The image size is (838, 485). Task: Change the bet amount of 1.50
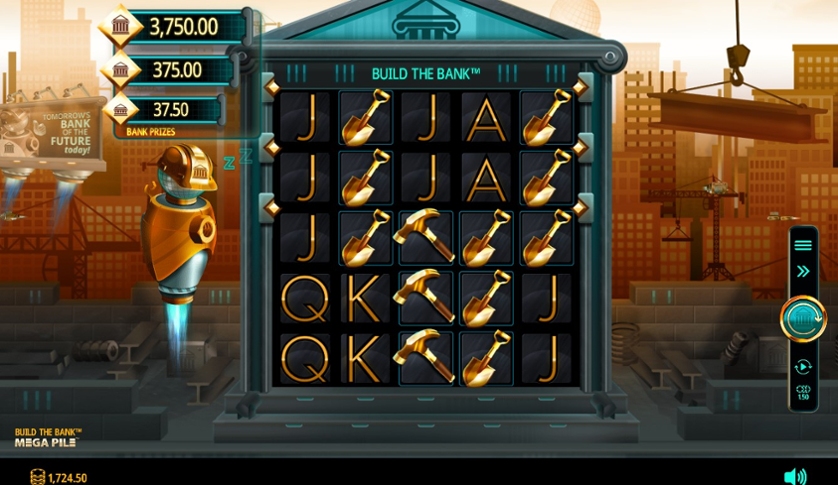point(802,393)
